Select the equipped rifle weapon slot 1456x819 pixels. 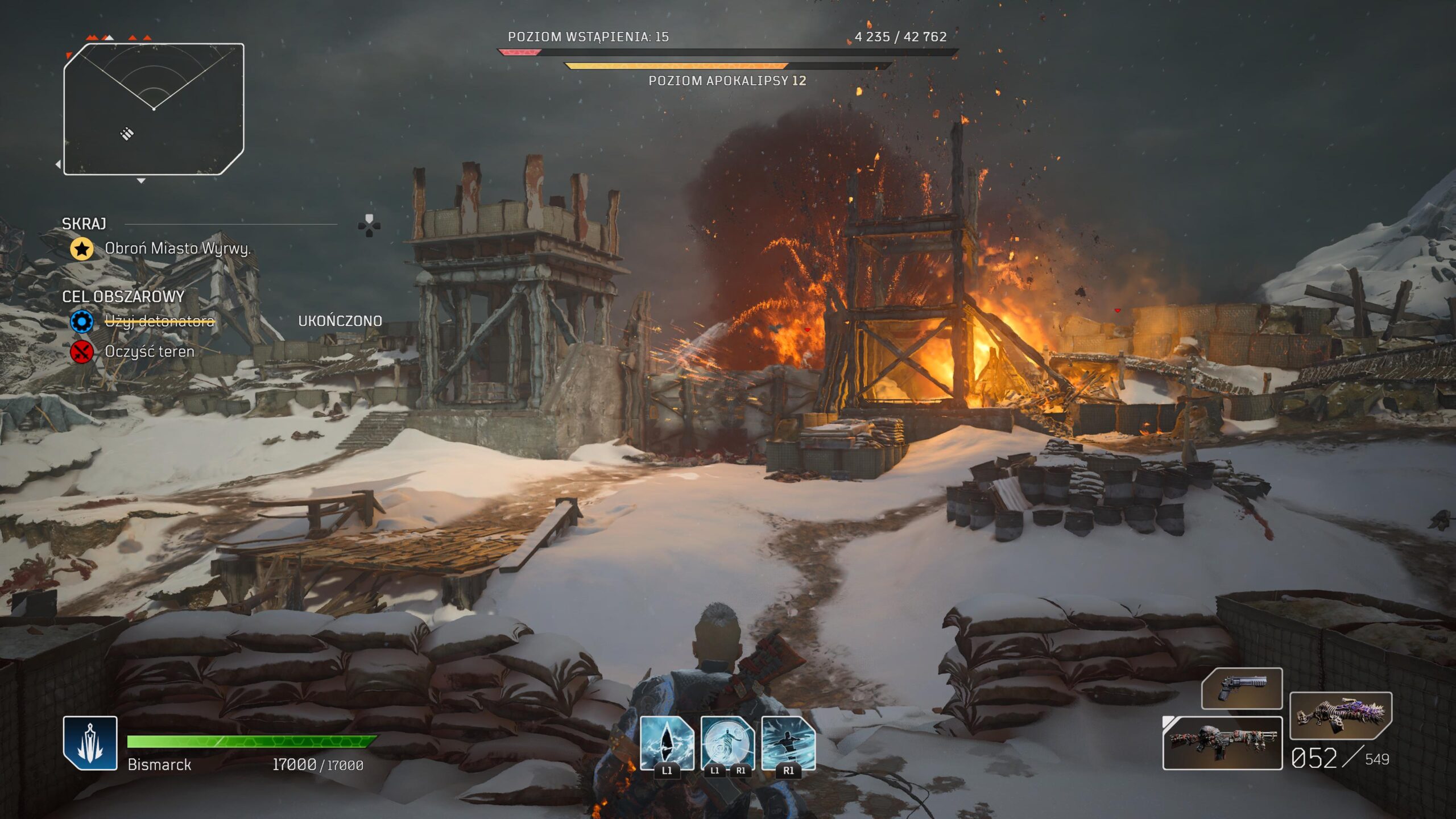(x=1222, y=743)
